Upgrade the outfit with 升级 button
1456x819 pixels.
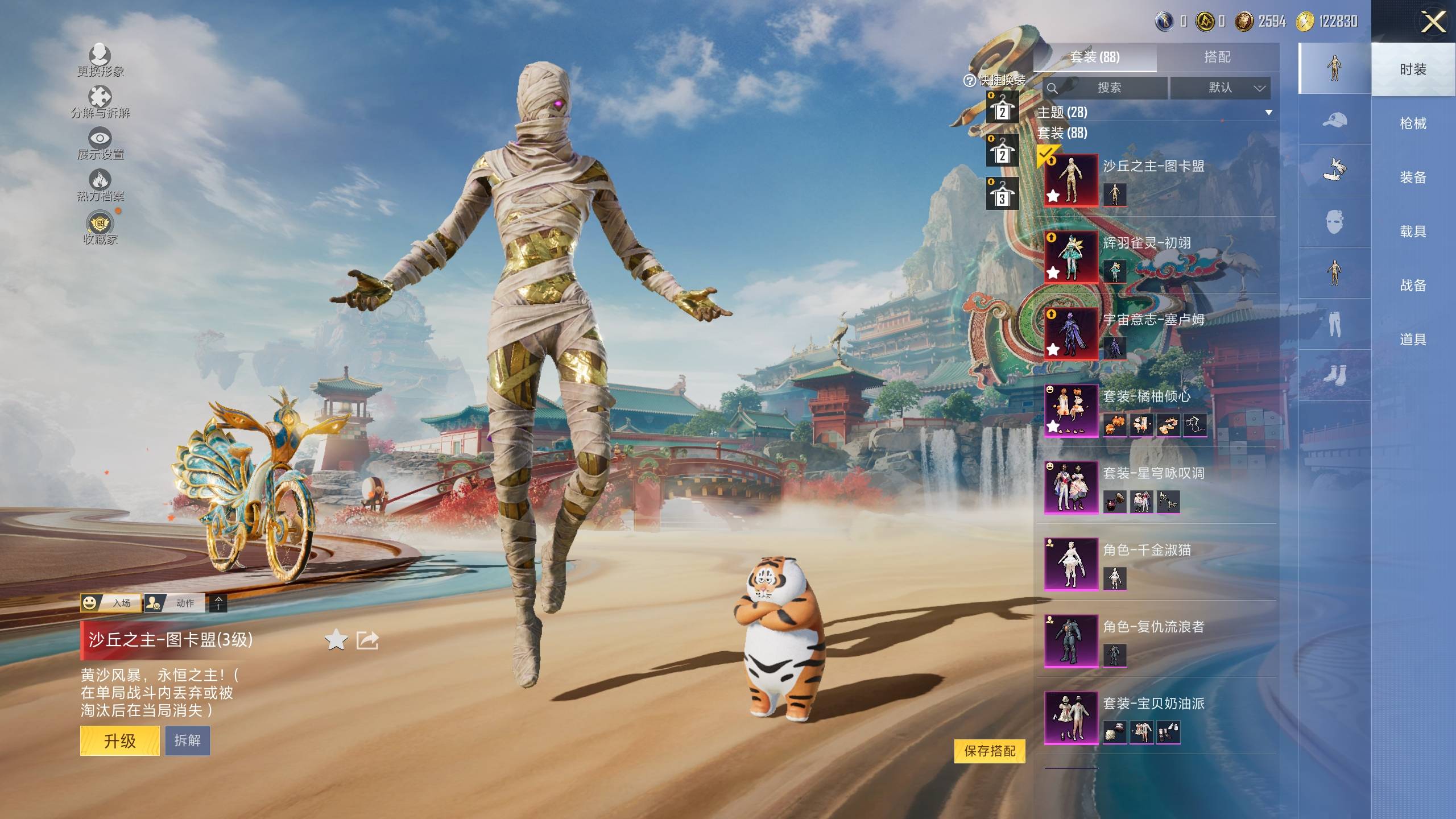pyautogui.click(x=120, y=741)
